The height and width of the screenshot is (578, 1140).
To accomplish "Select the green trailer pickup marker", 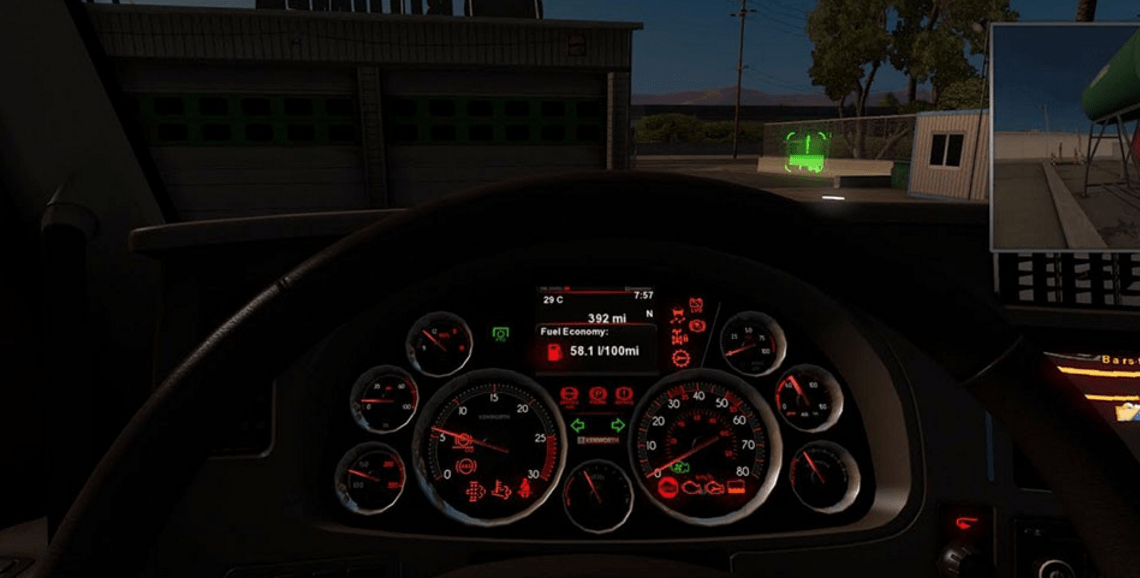I will pyautogui.click(x=806, y=150).
